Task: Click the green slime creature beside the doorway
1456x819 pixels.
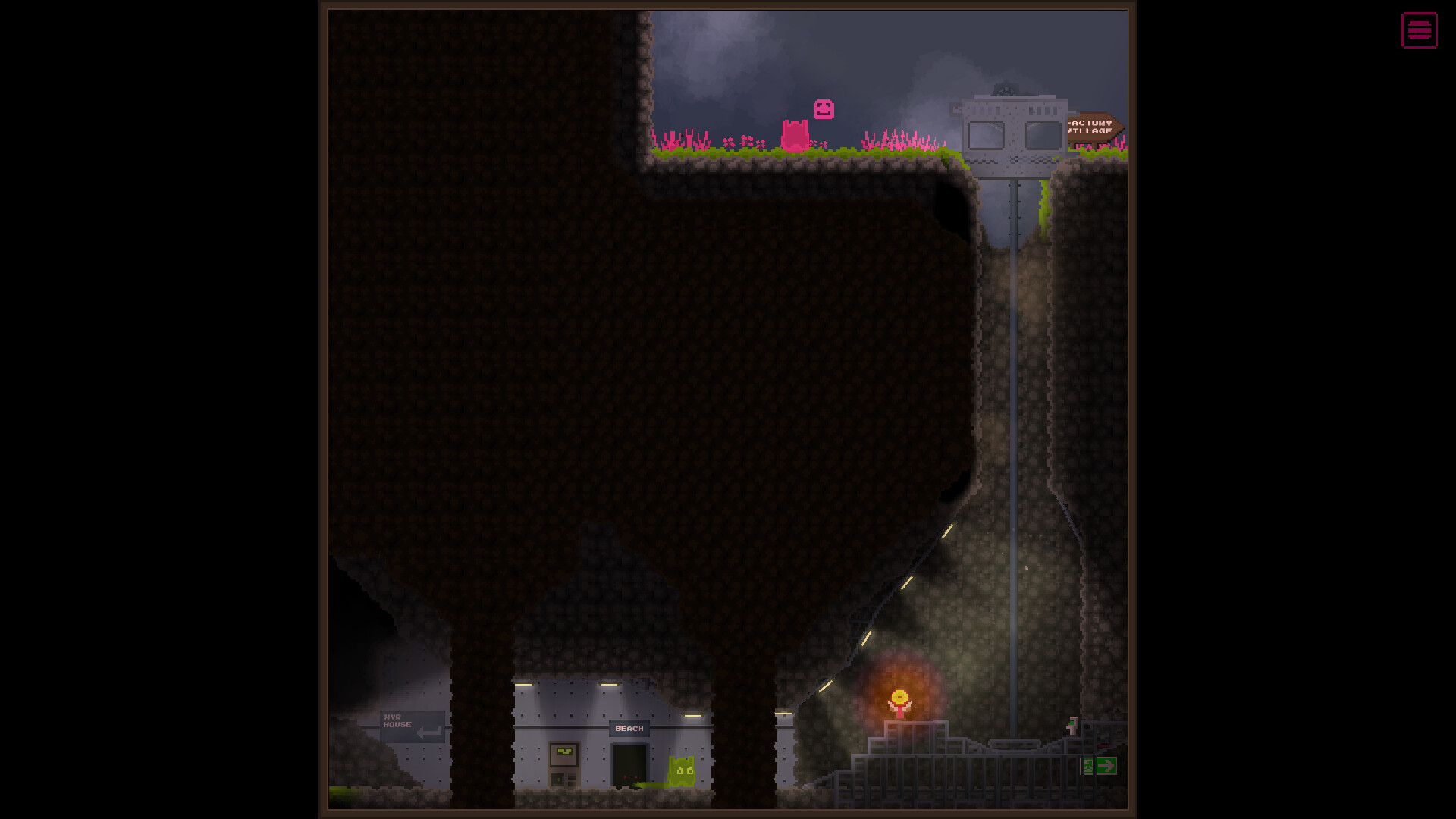Action: pos(682,770)
